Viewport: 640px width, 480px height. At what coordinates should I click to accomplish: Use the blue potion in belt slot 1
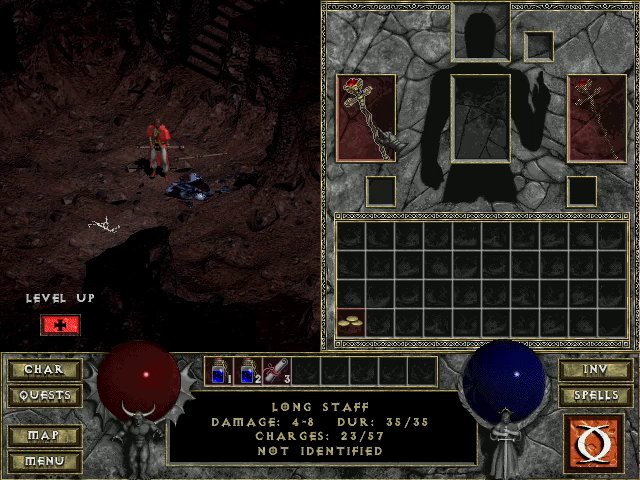(x=219, y=371)
